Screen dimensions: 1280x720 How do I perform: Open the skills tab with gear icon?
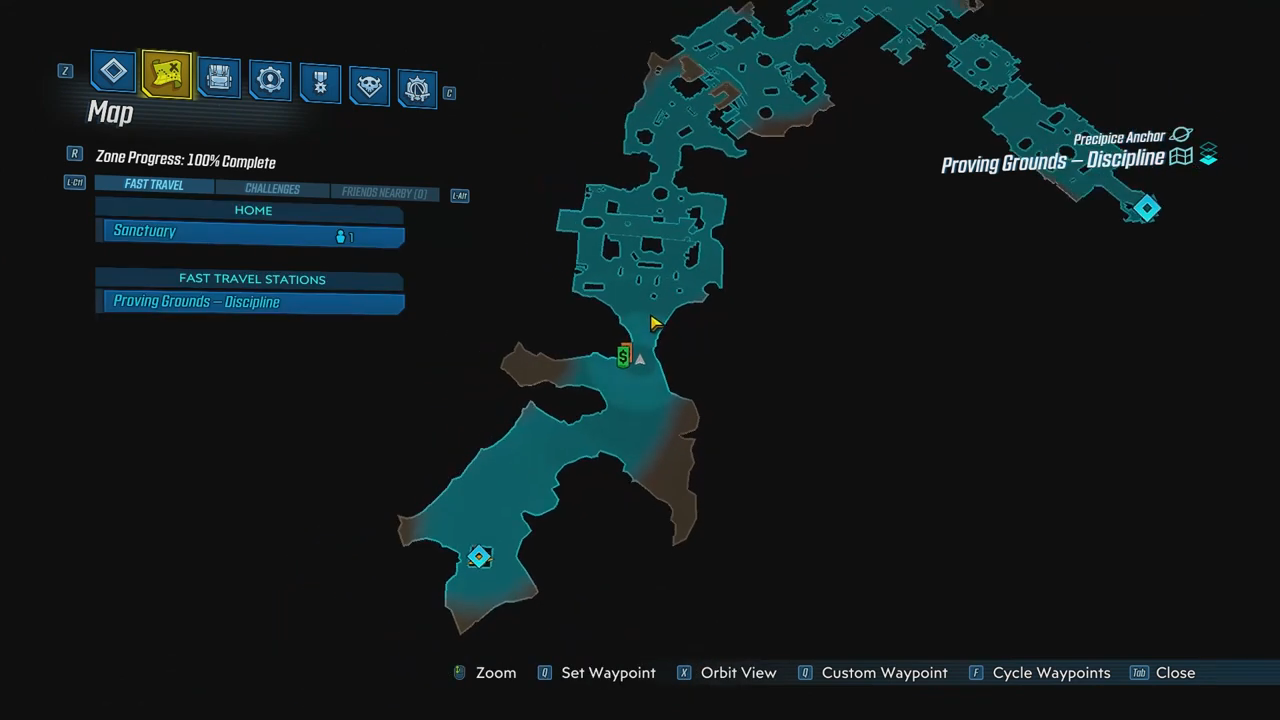(270, 80)
